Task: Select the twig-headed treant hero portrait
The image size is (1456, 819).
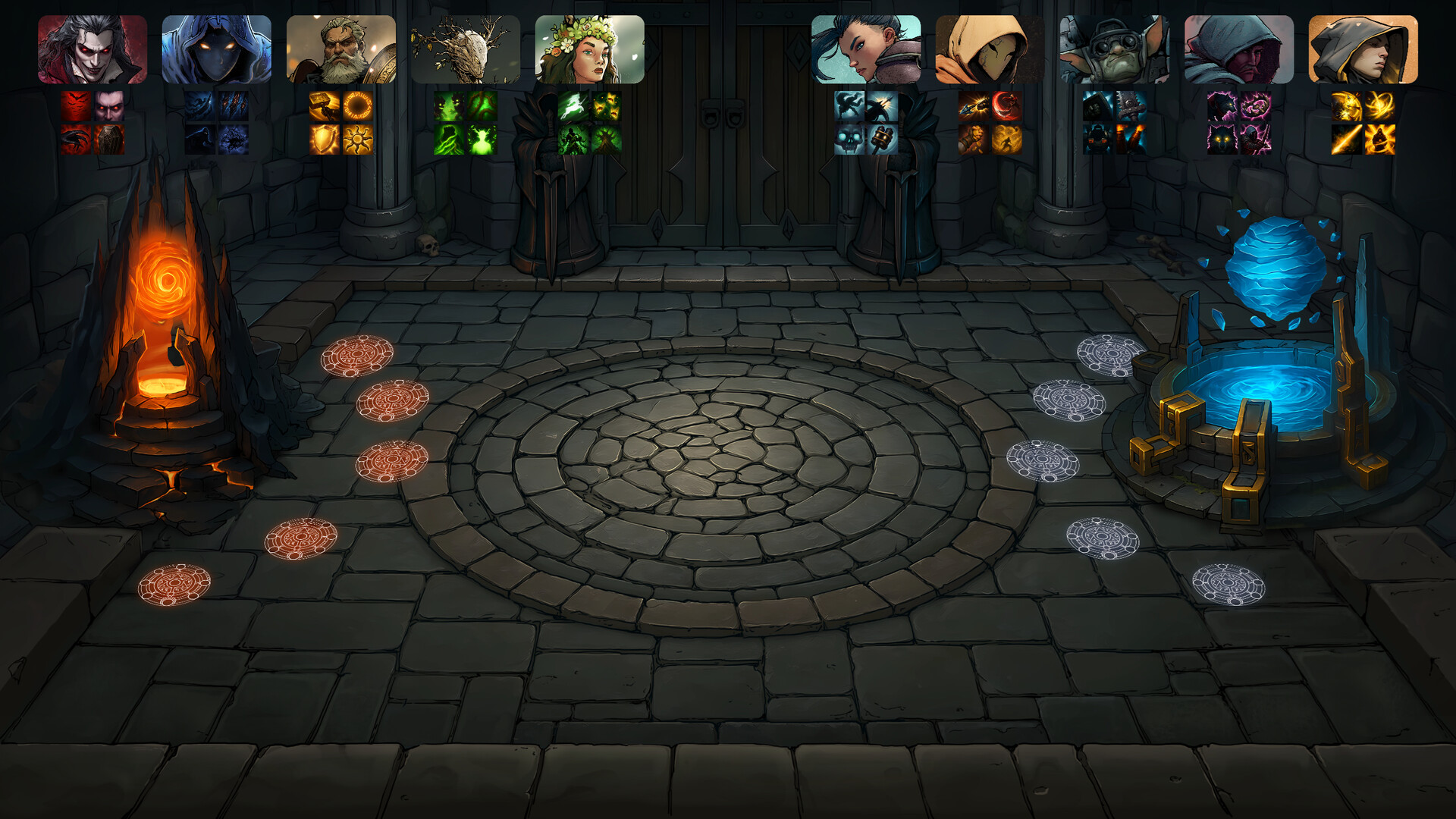Action: click(466, 49)
